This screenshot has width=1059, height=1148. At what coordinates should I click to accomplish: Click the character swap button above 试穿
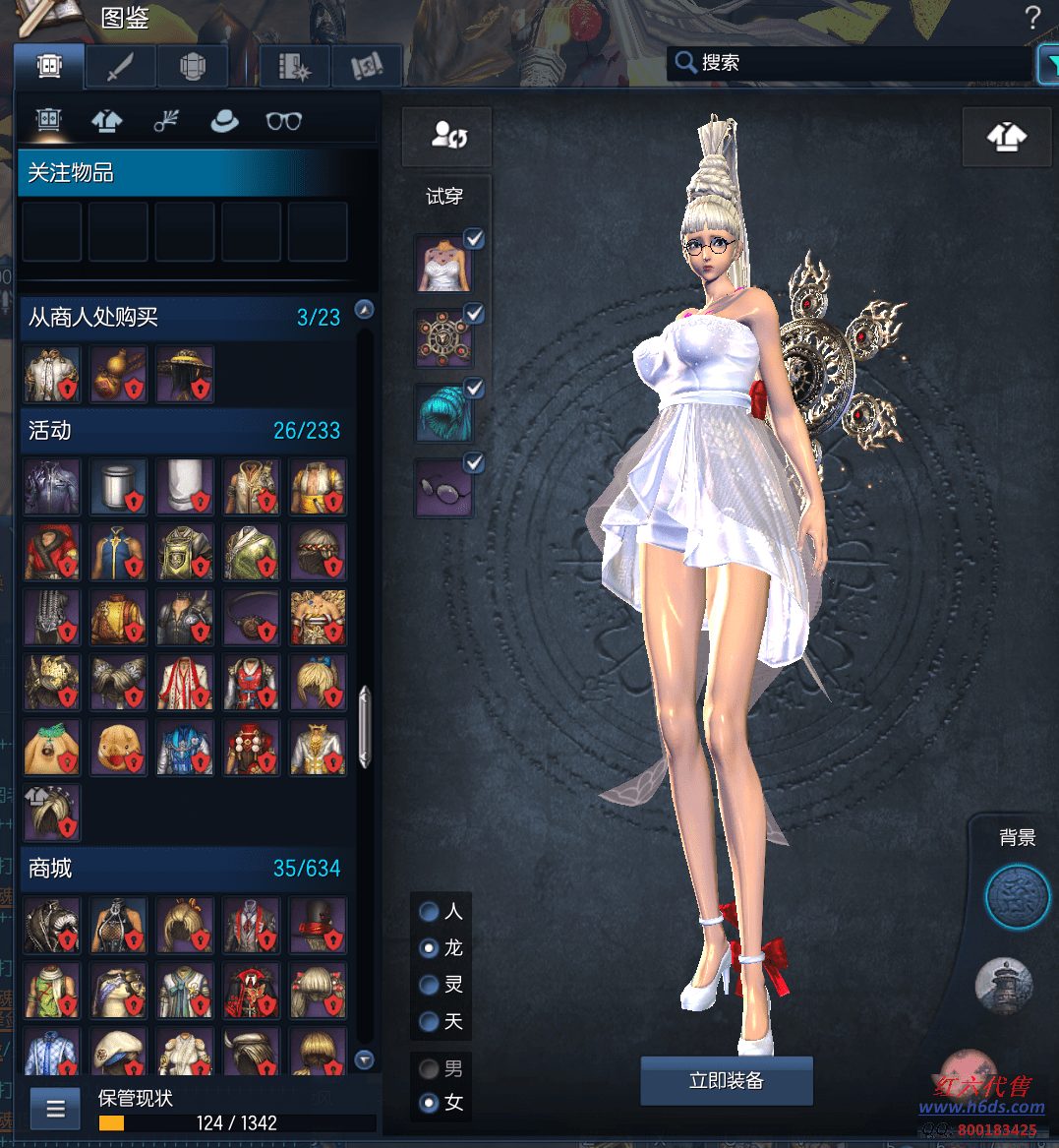coord(447,136)
